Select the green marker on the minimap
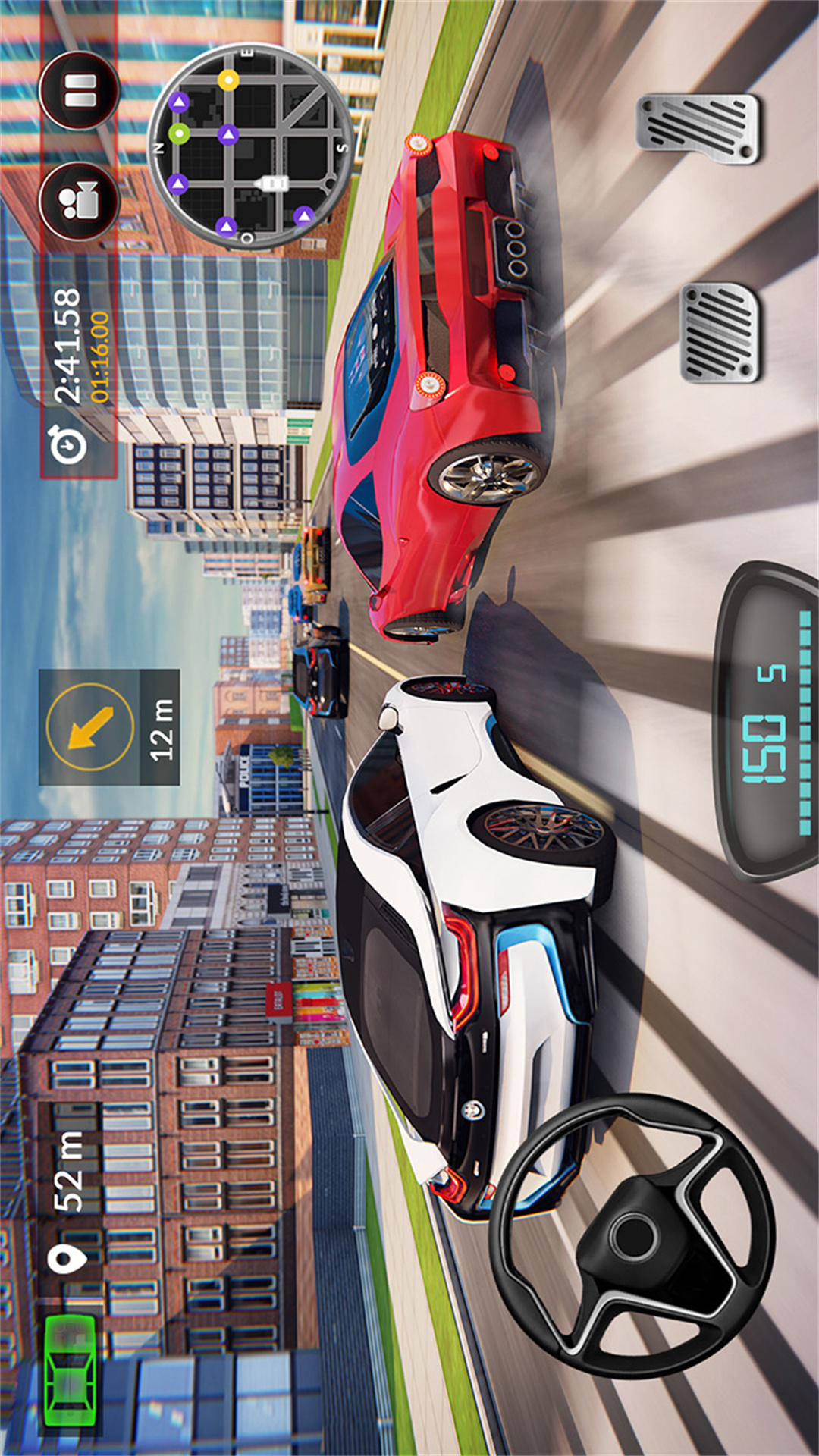819x1456 pixels. 179,134
